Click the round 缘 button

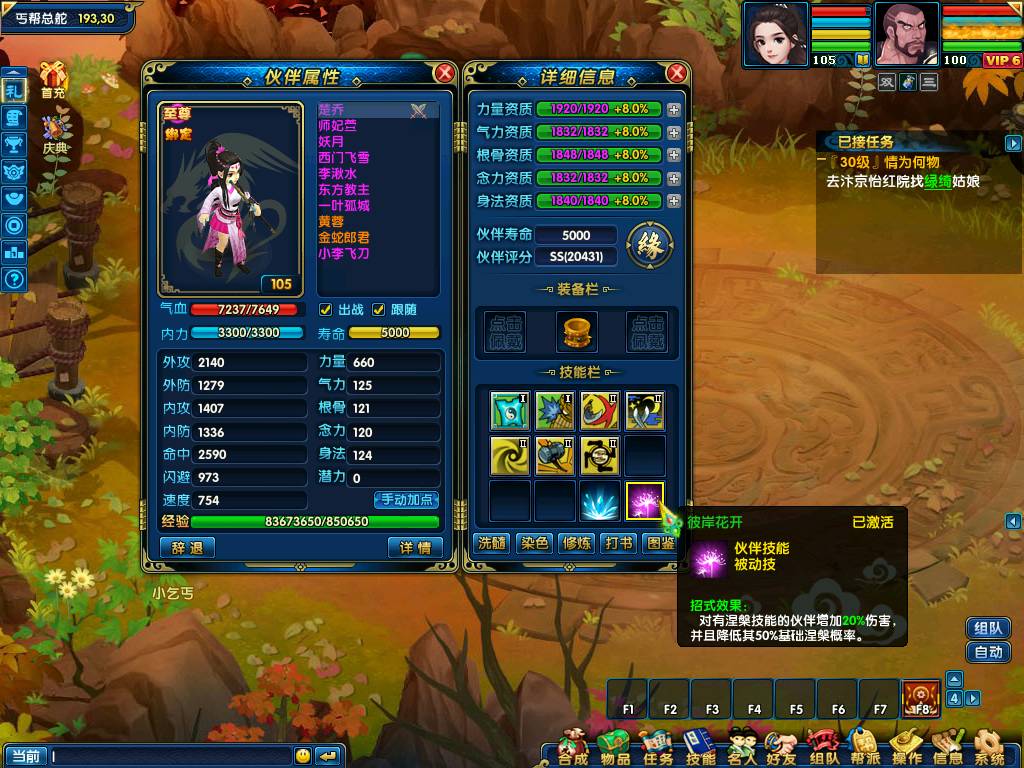point(649,244)
